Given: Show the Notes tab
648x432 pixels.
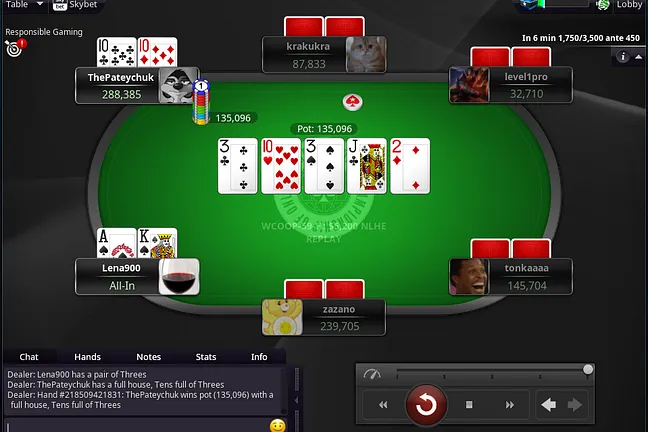Looking at the screenshot, I should click(148, 357).
